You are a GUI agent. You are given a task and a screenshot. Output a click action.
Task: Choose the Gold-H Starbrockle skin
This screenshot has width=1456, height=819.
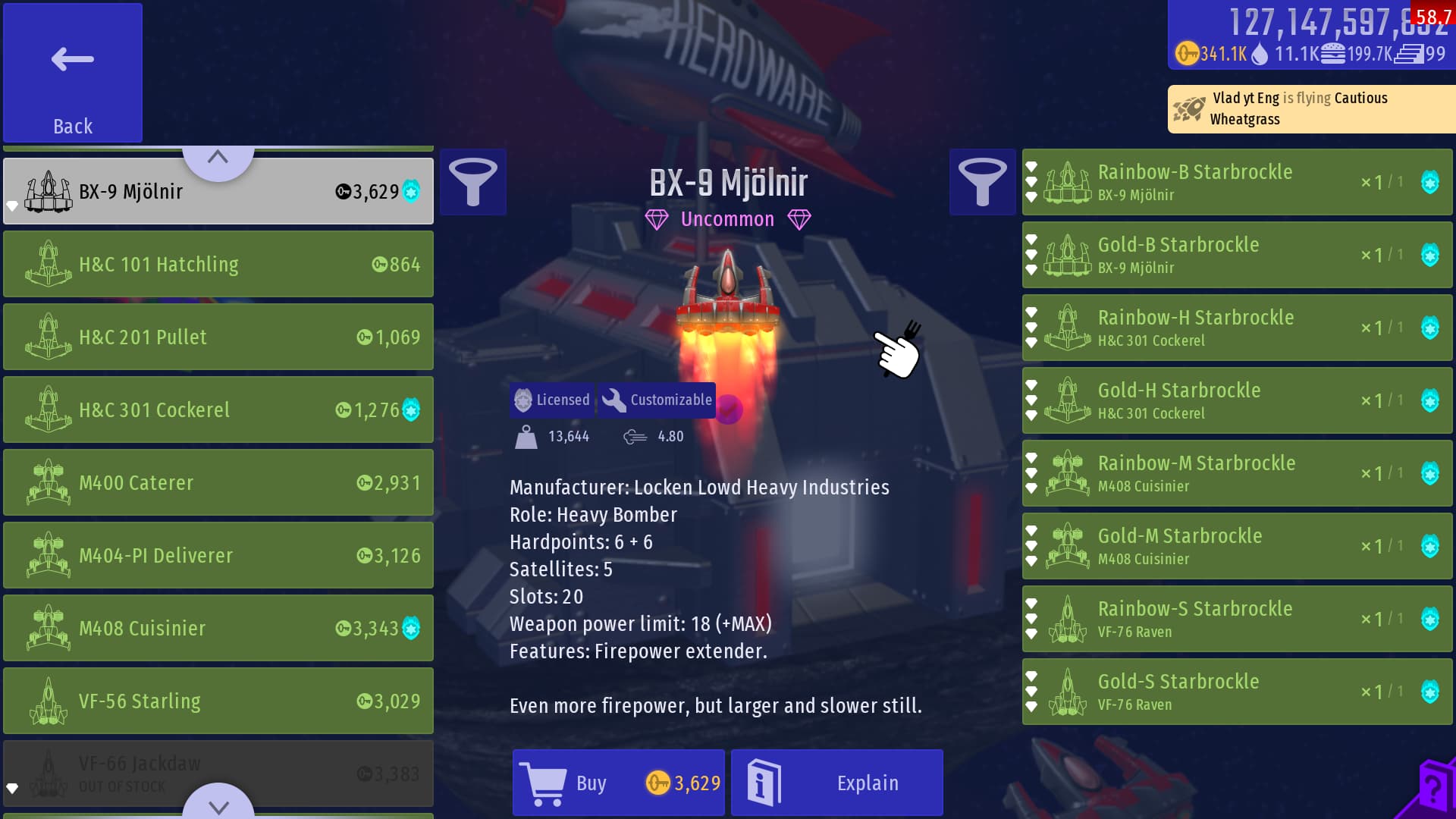tap(1236, 400)
